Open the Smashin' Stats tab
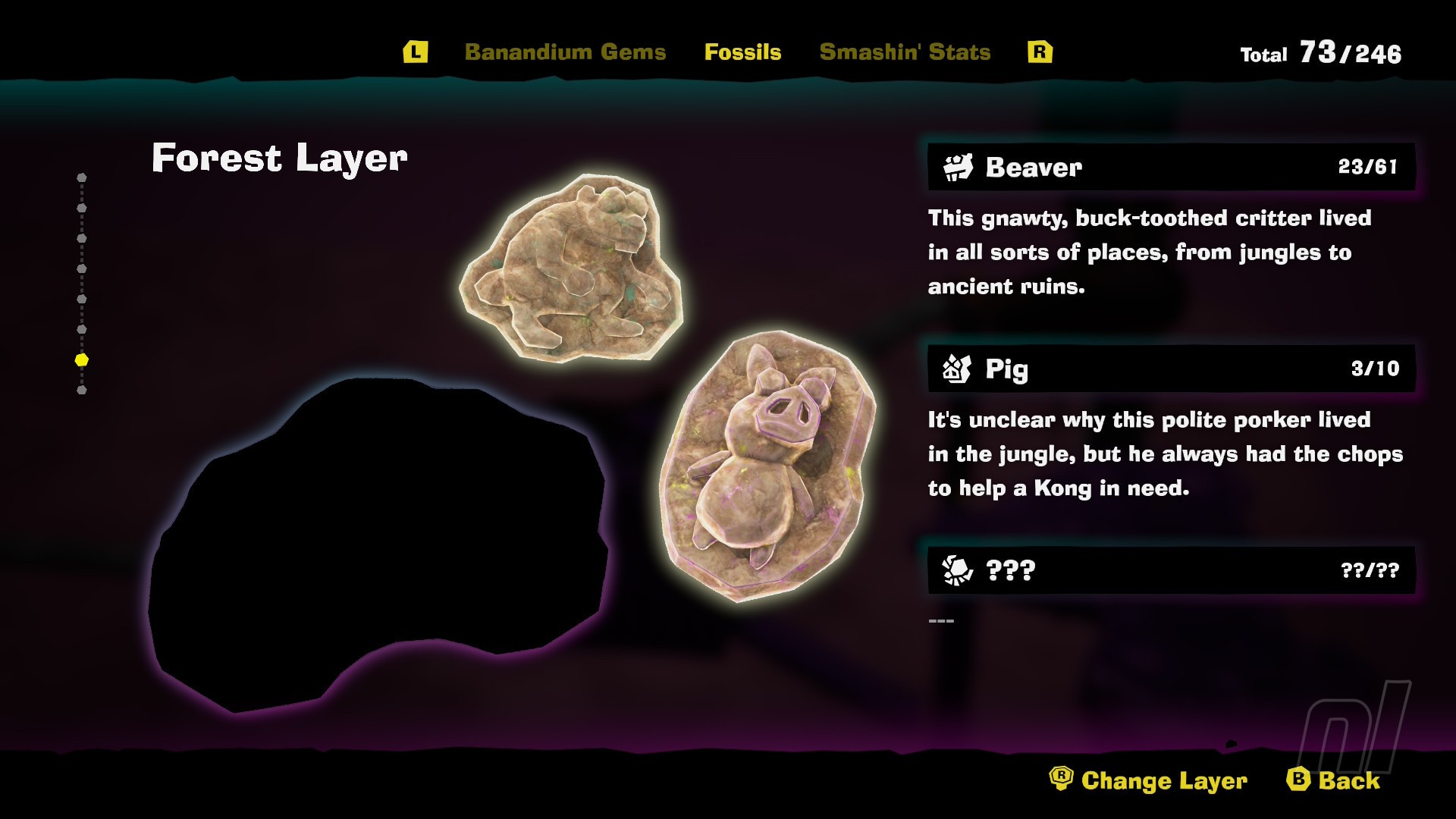The width and height of the screenshot is (1456, 819). click(905, 52)
